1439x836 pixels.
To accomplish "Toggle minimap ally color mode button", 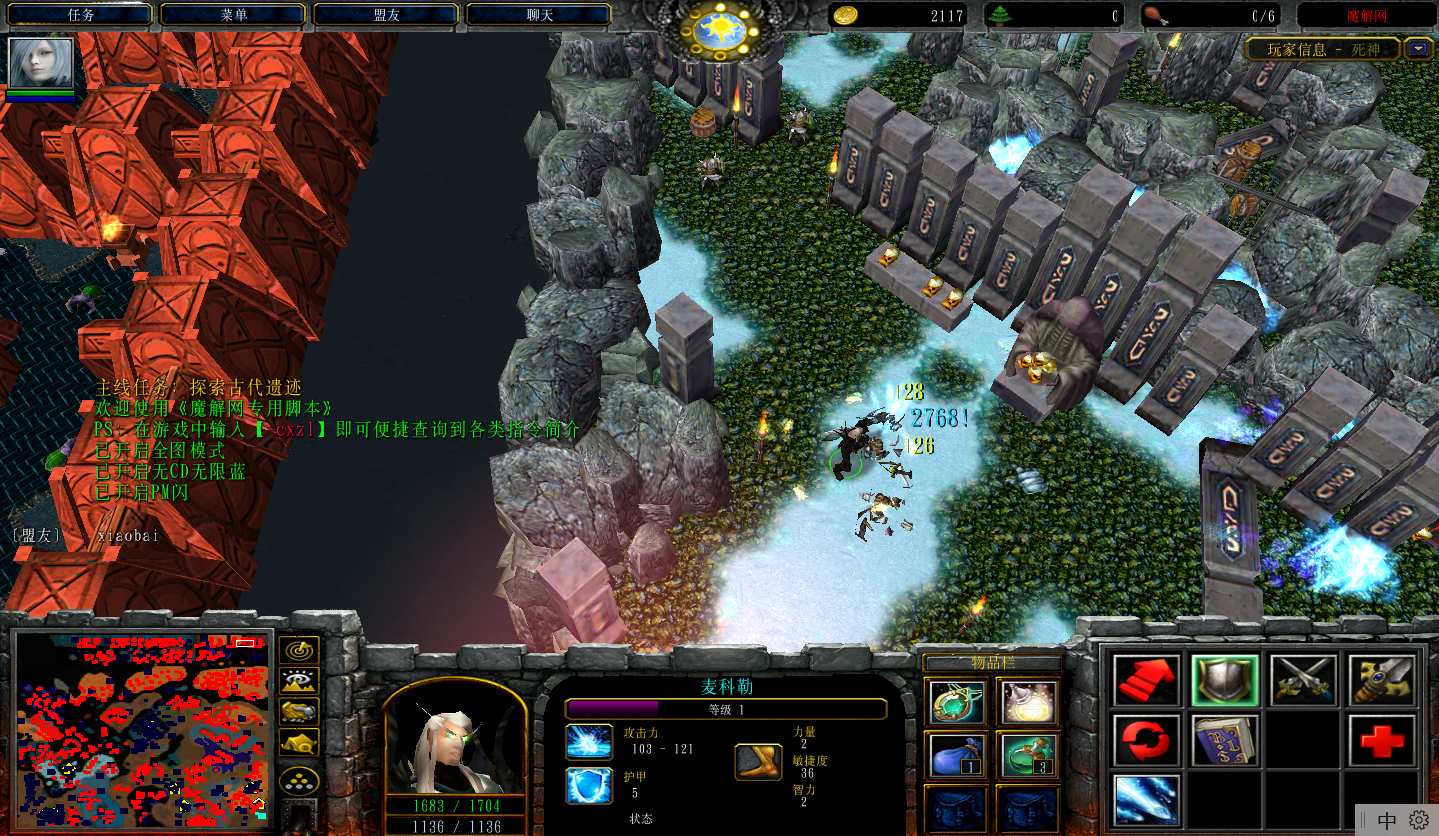I will [299, 711].
